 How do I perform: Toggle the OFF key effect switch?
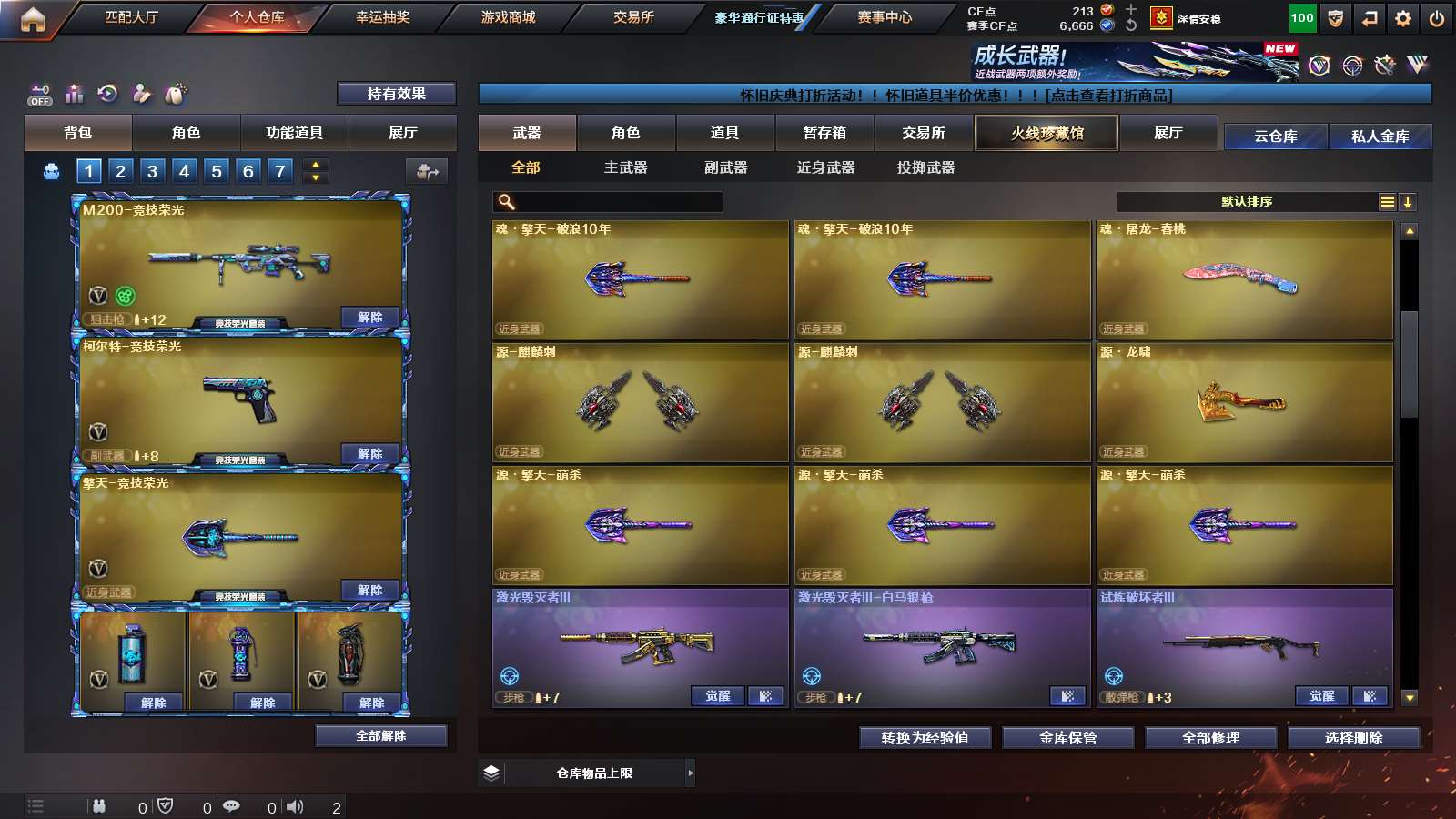pos(38,96)
